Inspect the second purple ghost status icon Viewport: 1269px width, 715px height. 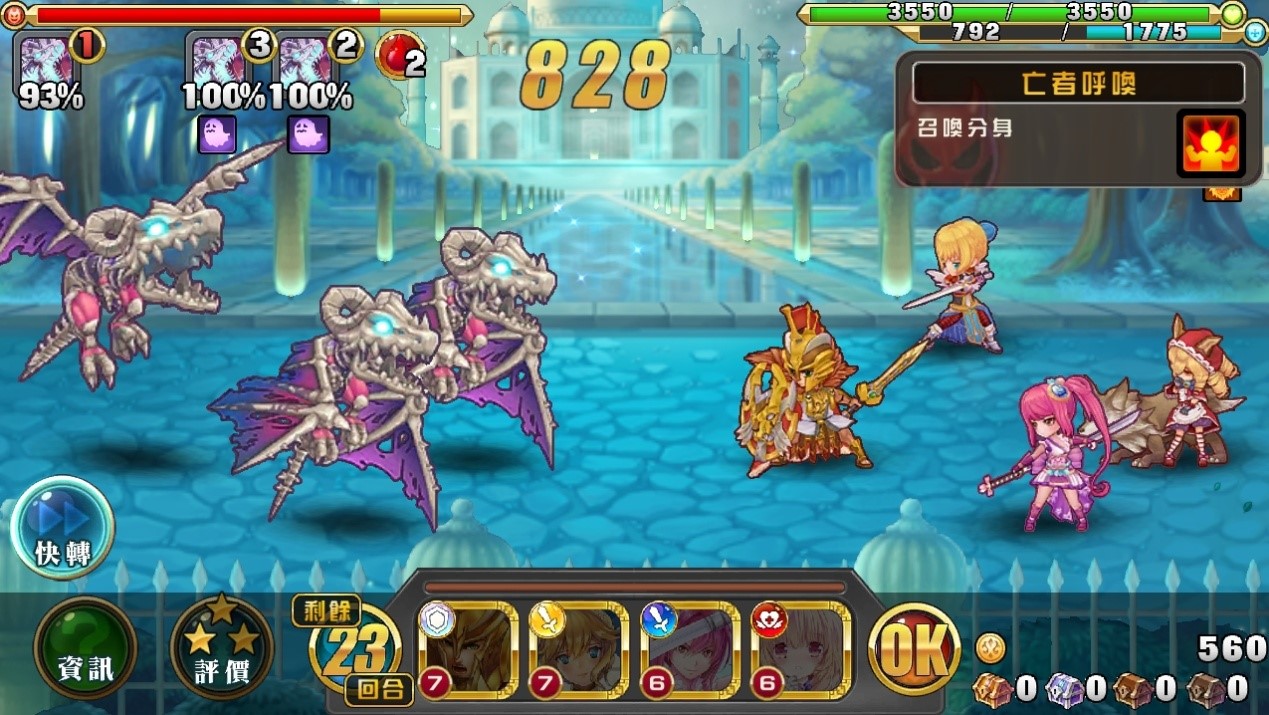coord(308,135)
